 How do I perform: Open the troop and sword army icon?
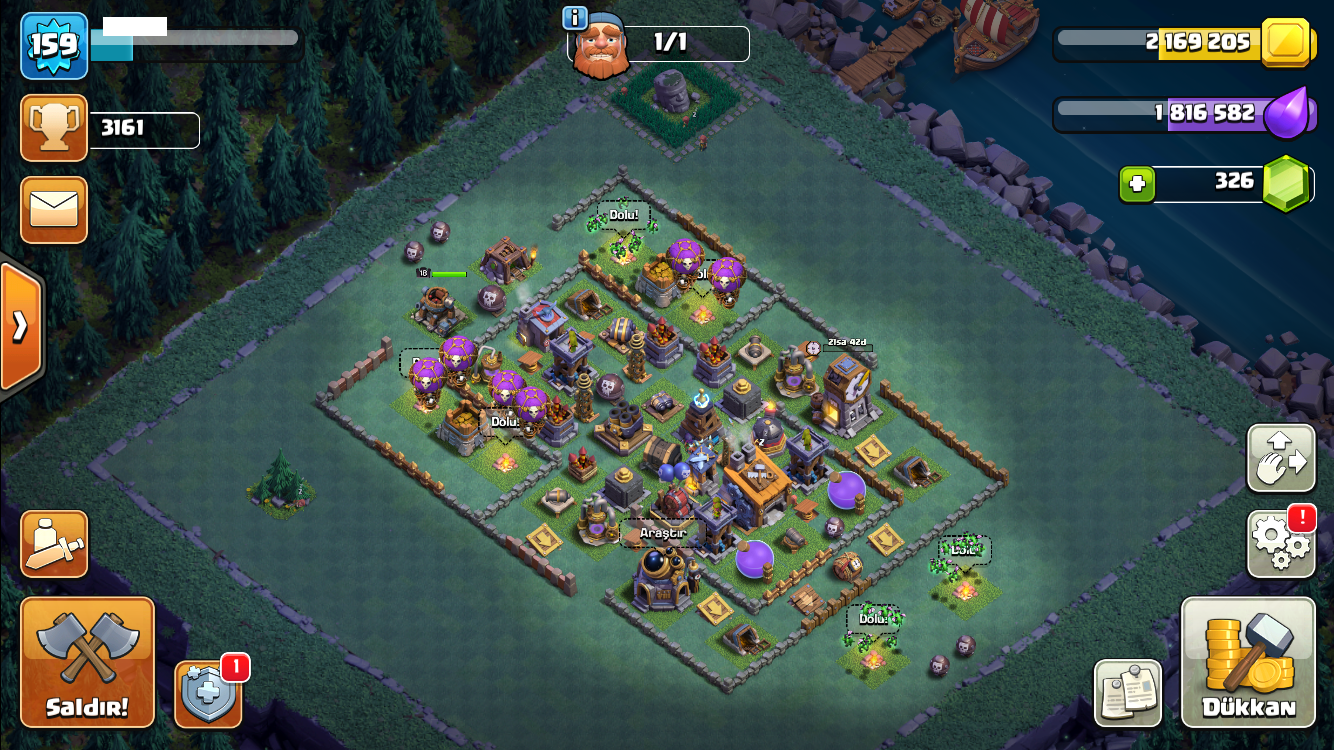(54, 544)
